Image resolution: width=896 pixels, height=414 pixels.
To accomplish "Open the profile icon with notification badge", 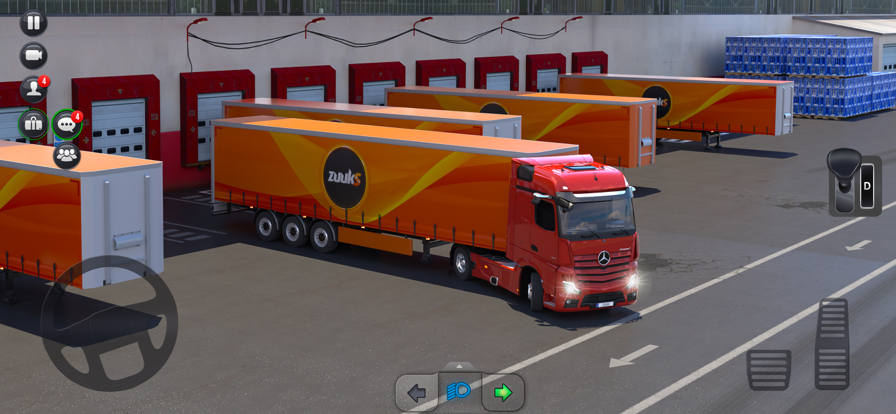I will [x=33, y=89].
